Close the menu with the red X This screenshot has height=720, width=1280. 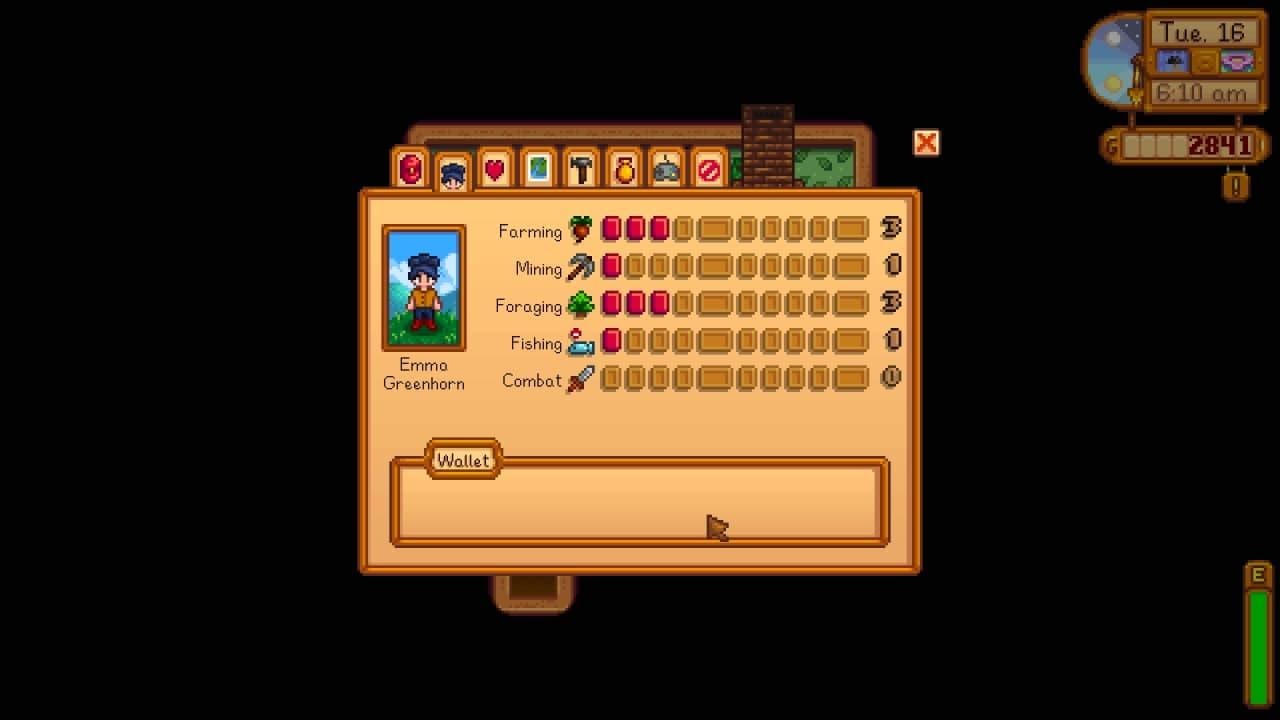coord(926,143)
